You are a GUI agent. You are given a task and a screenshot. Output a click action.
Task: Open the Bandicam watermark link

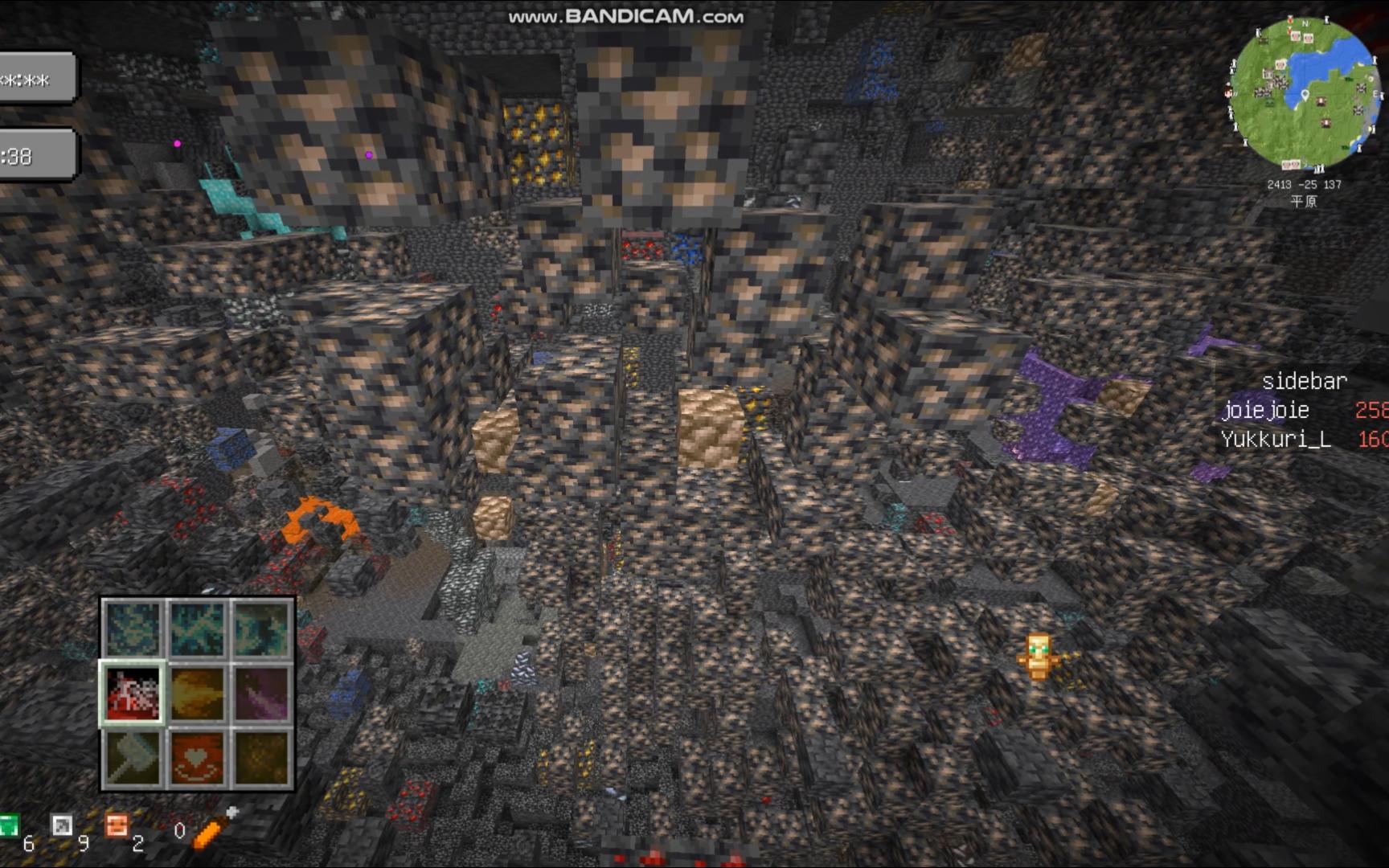click(x=625, y=17)
